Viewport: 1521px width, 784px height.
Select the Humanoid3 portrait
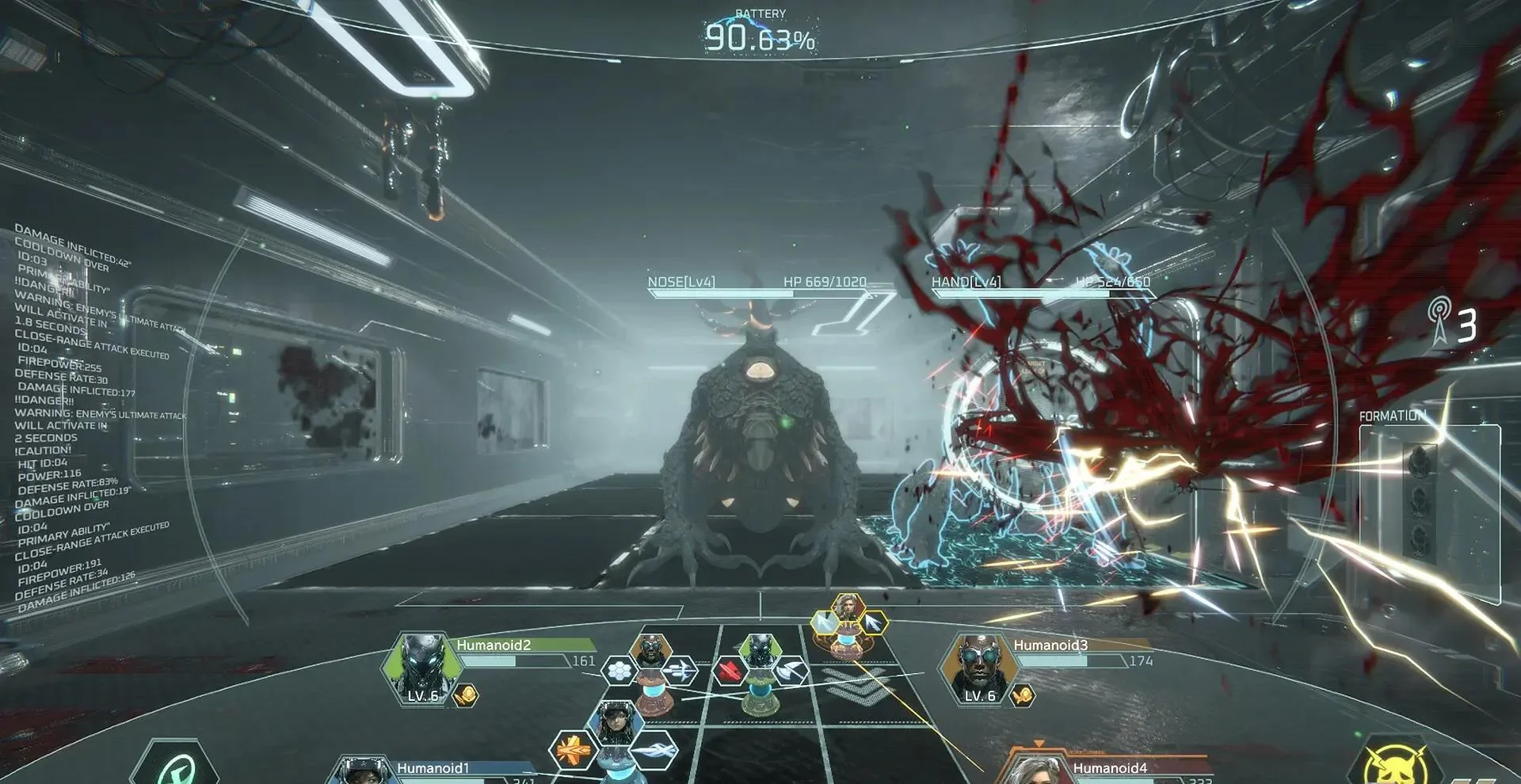[x=980, y=670]
